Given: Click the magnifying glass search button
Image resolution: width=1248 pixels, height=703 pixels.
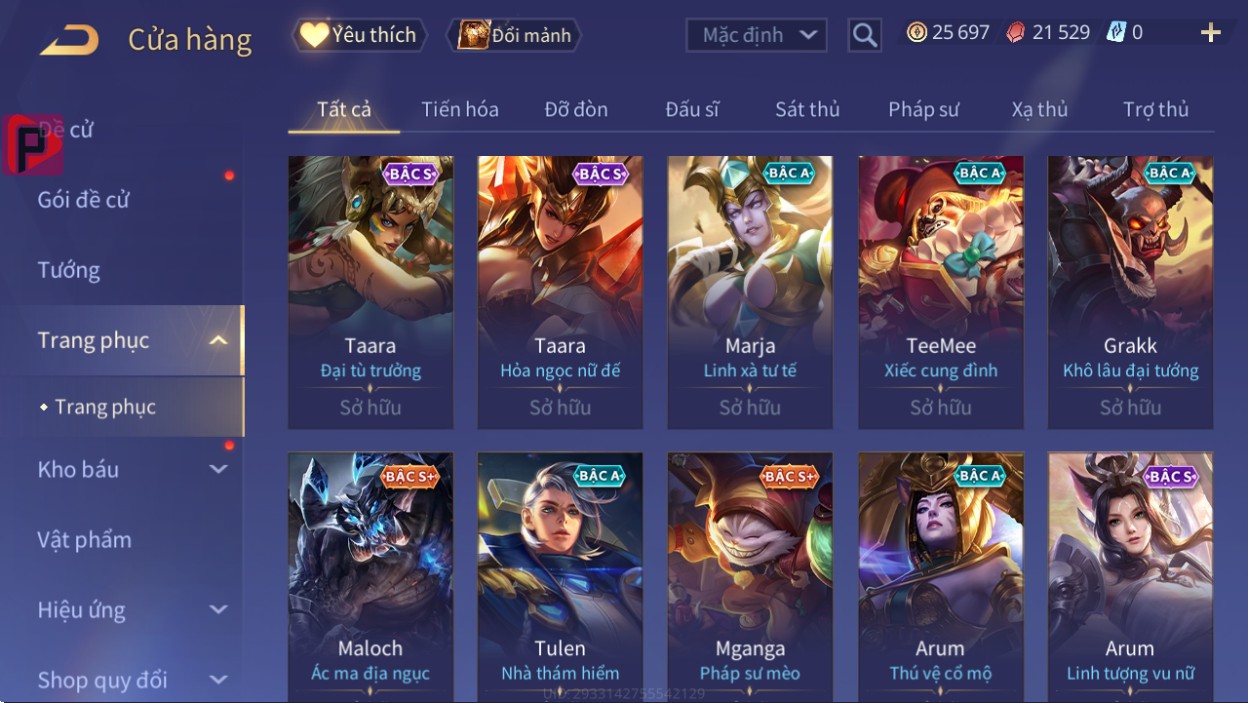Looking at the screenshot, I should pos(864,36).
